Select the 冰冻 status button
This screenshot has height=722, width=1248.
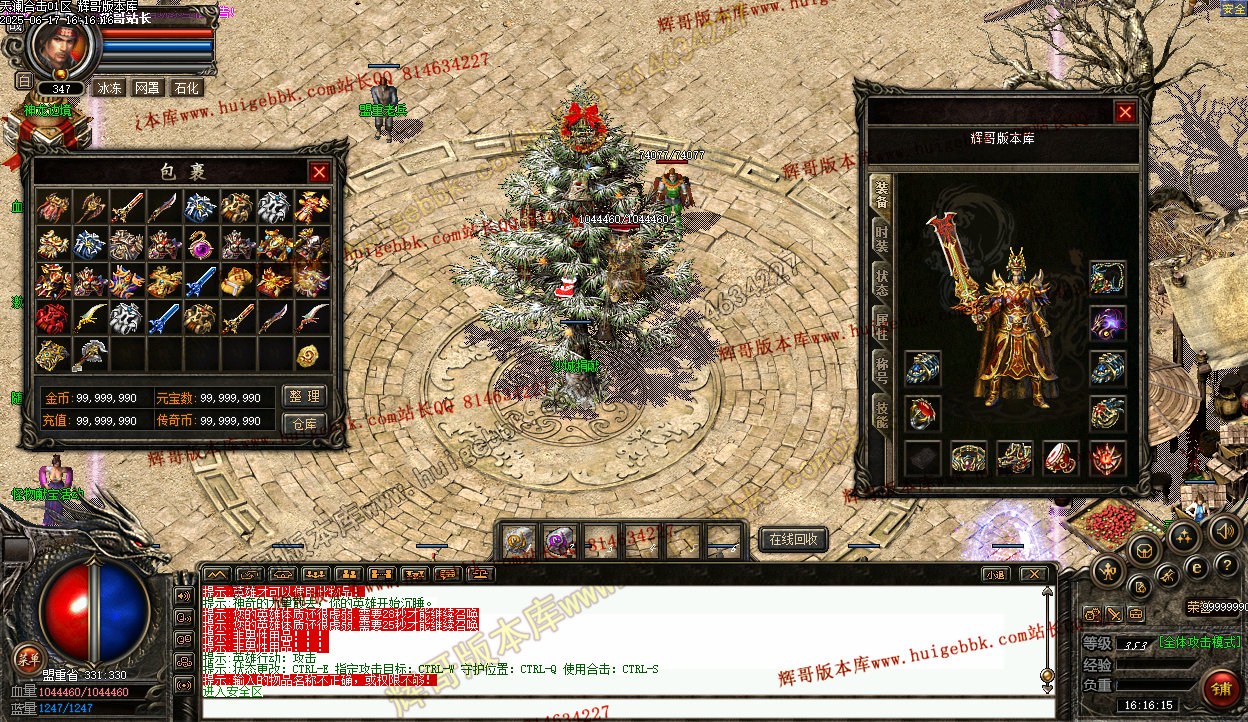coord(109,88)
